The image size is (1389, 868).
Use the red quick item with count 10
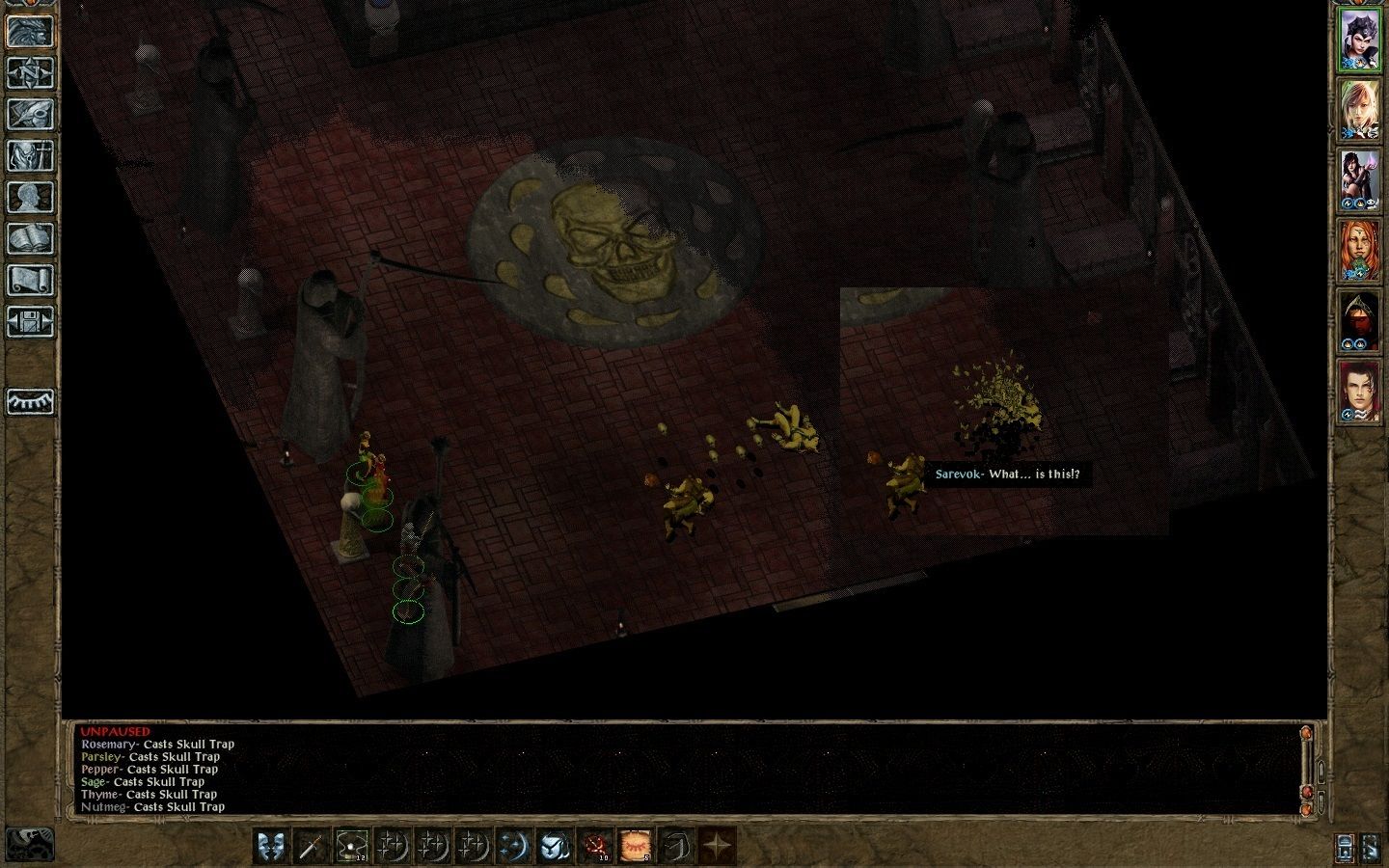(x=596, y=846)
